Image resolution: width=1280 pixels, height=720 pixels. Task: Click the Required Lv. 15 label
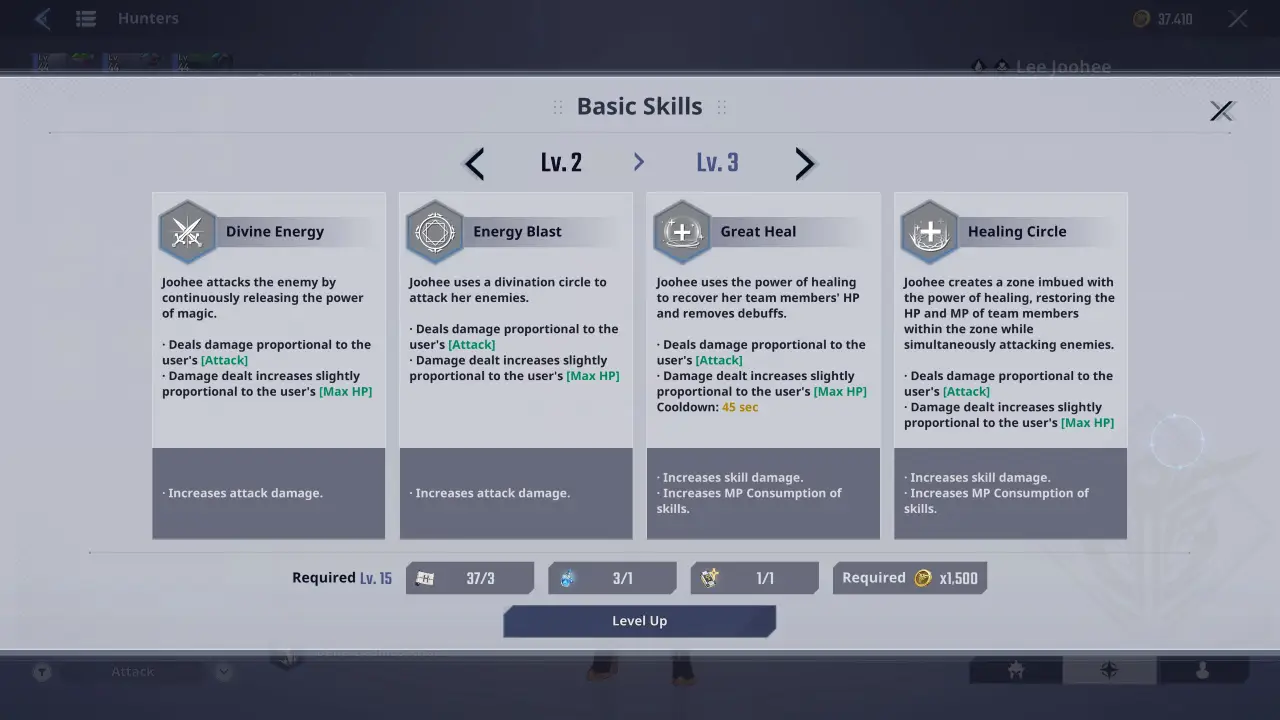[x=342, y=577]
